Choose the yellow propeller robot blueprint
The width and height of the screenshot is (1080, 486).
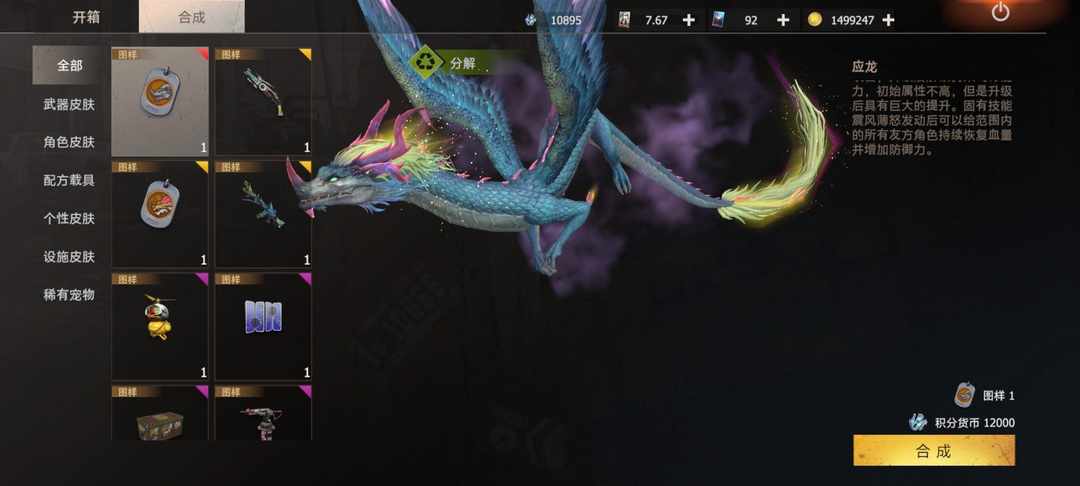pos(160,325)
